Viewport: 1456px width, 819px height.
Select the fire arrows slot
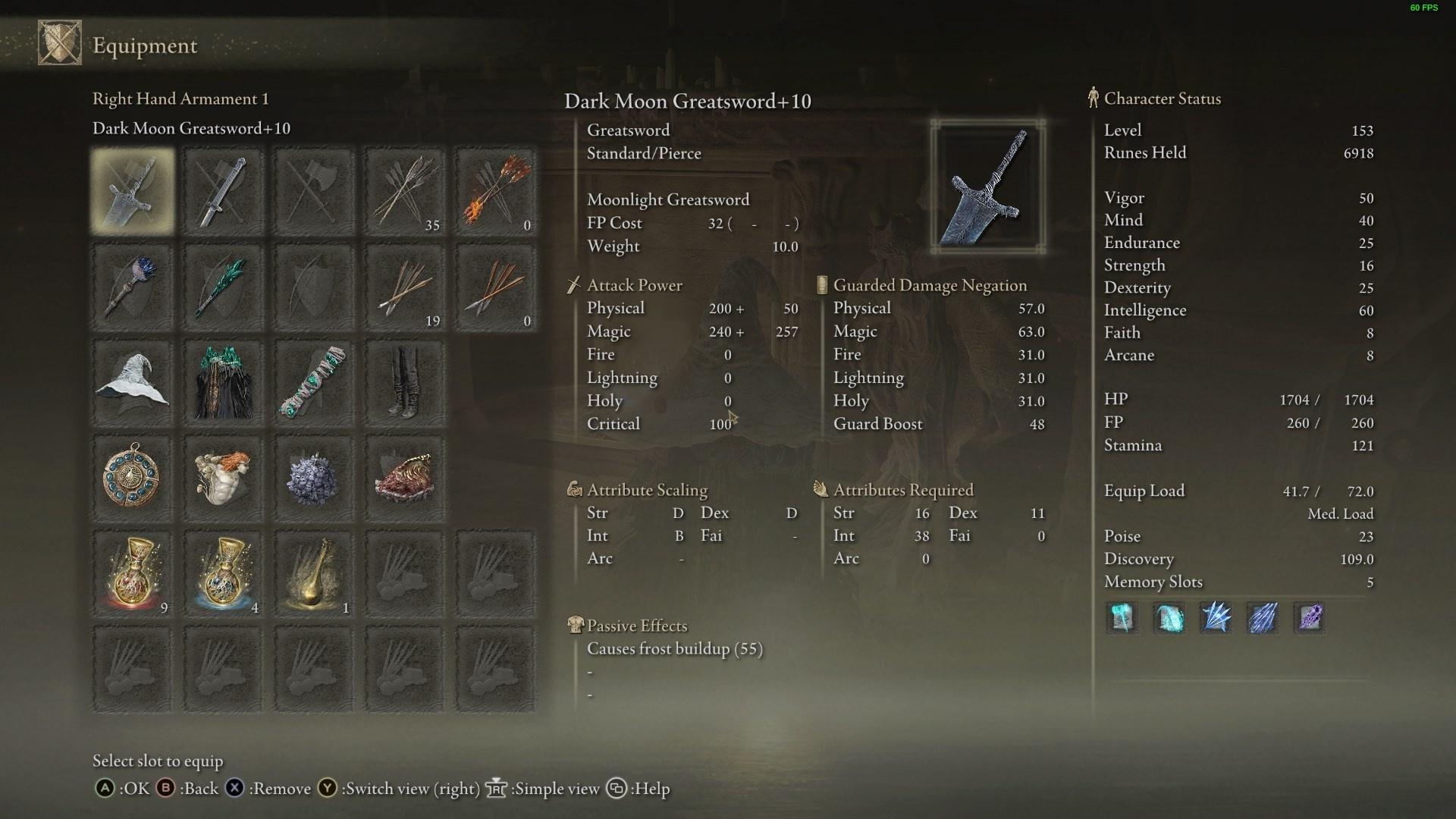[x=496, y=191]
